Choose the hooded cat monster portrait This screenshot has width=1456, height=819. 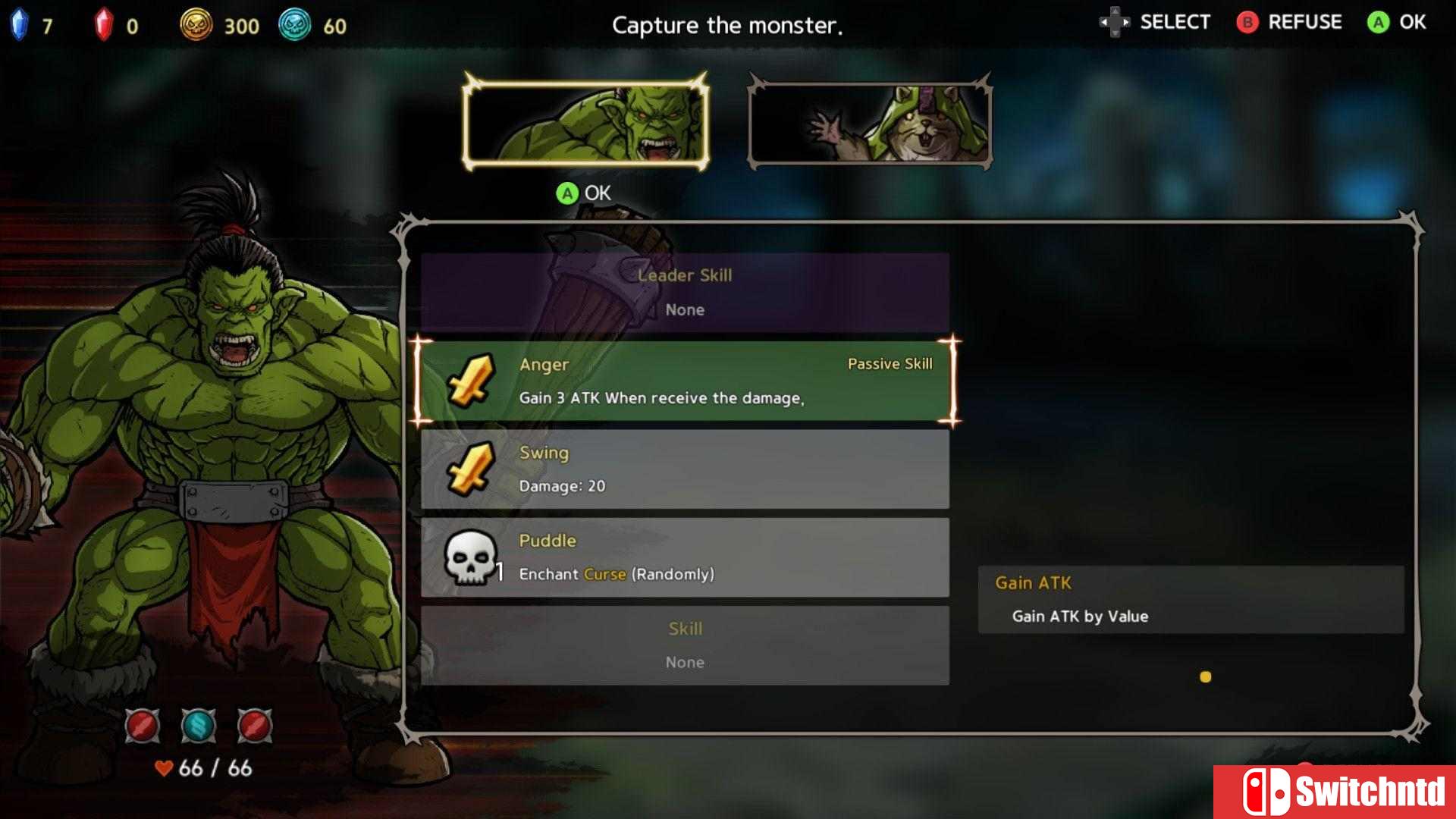(870, 123)
